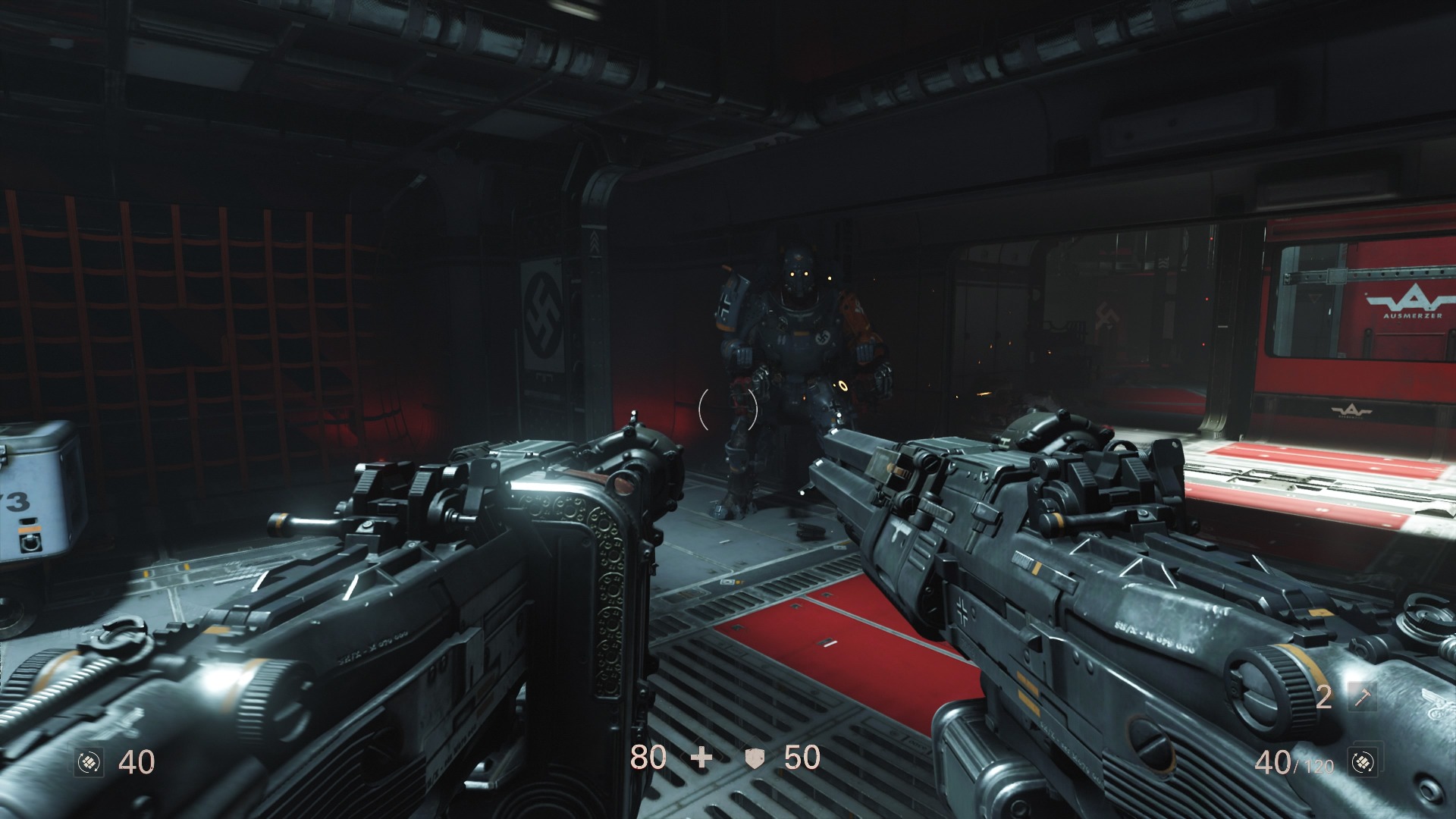1456x819 pixels.
Task: Click the armor value 50
Action: [x=804, y=758]
